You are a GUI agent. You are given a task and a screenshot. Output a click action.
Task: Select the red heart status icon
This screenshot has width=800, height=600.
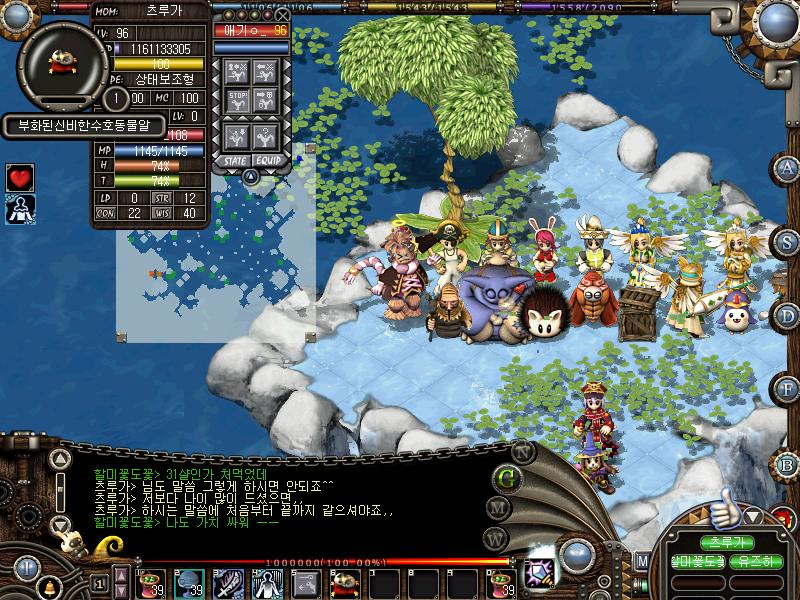(20, 178)
